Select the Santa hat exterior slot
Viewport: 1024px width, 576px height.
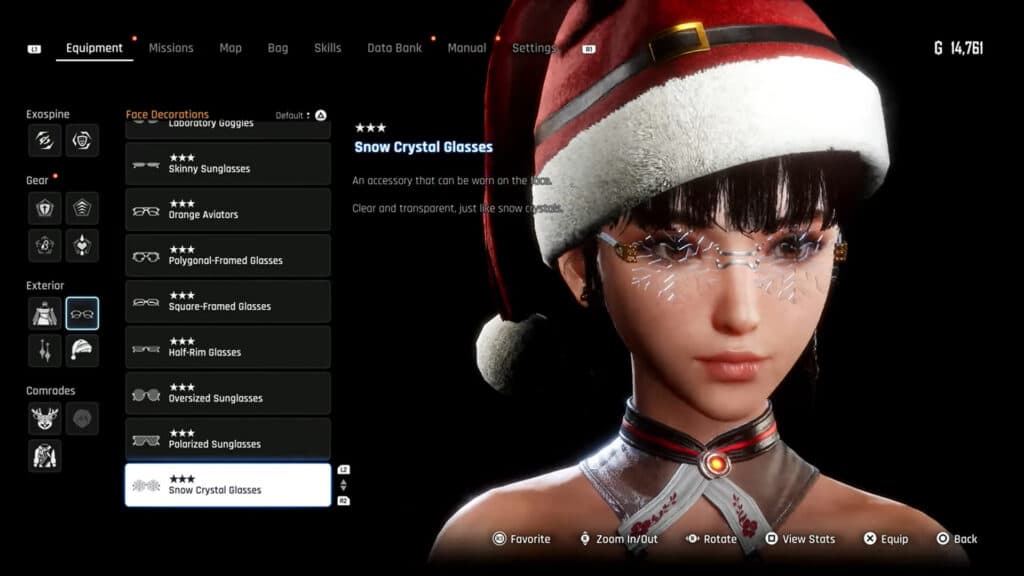(82, 351)
